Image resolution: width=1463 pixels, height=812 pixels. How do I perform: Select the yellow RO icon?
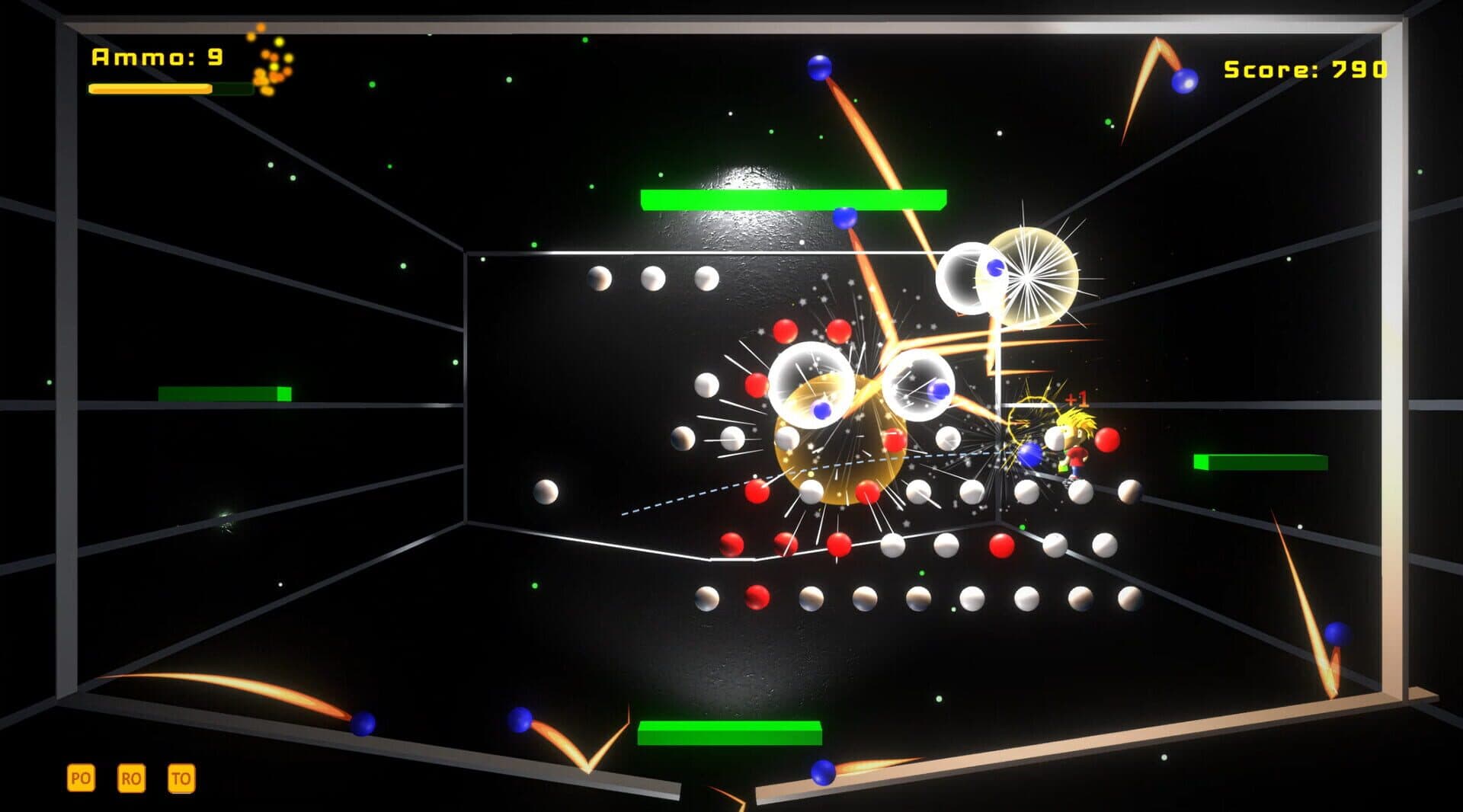click(131, 778)
